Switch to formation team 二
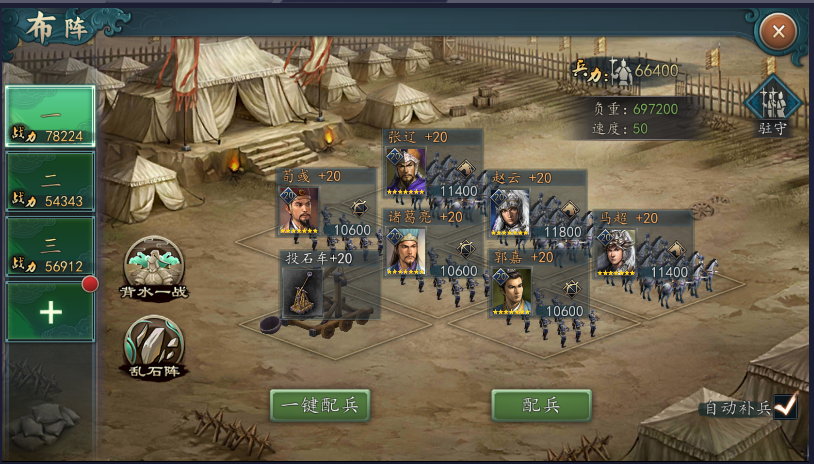The image size is (814, 464). (50, 181)
